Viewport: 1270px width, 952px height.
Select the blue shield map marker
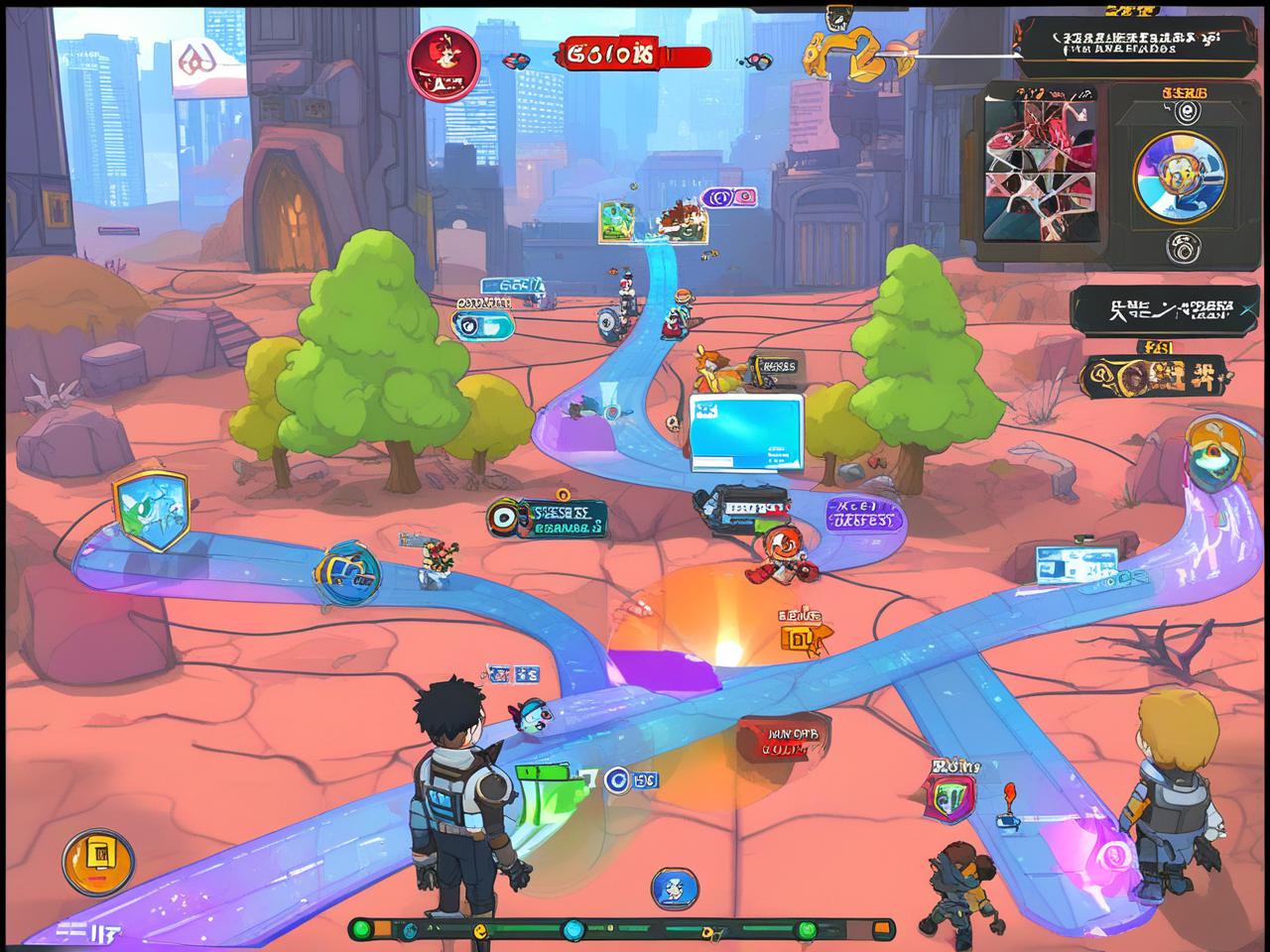151,510
